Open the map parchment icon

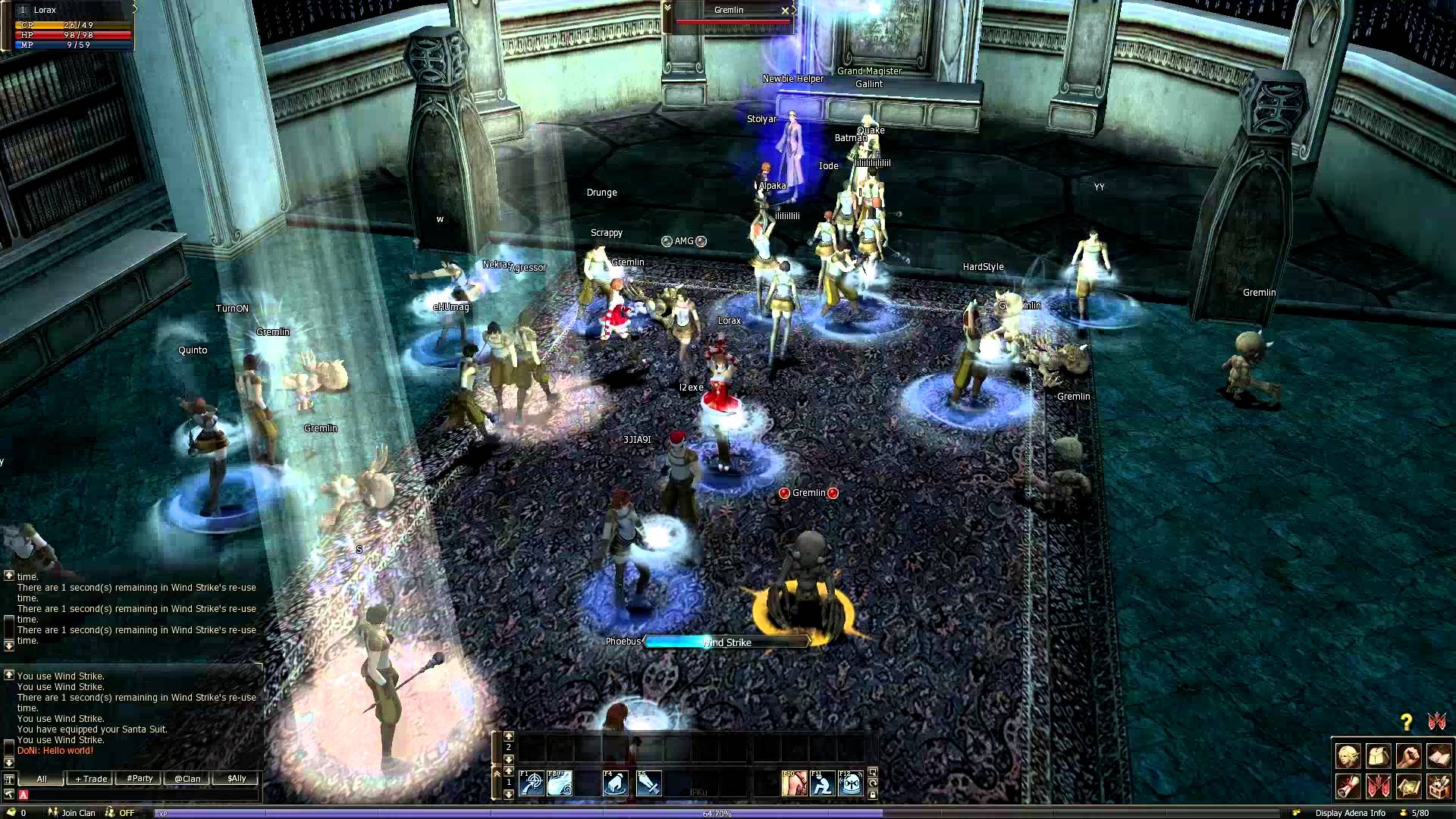click(1408, 787)
